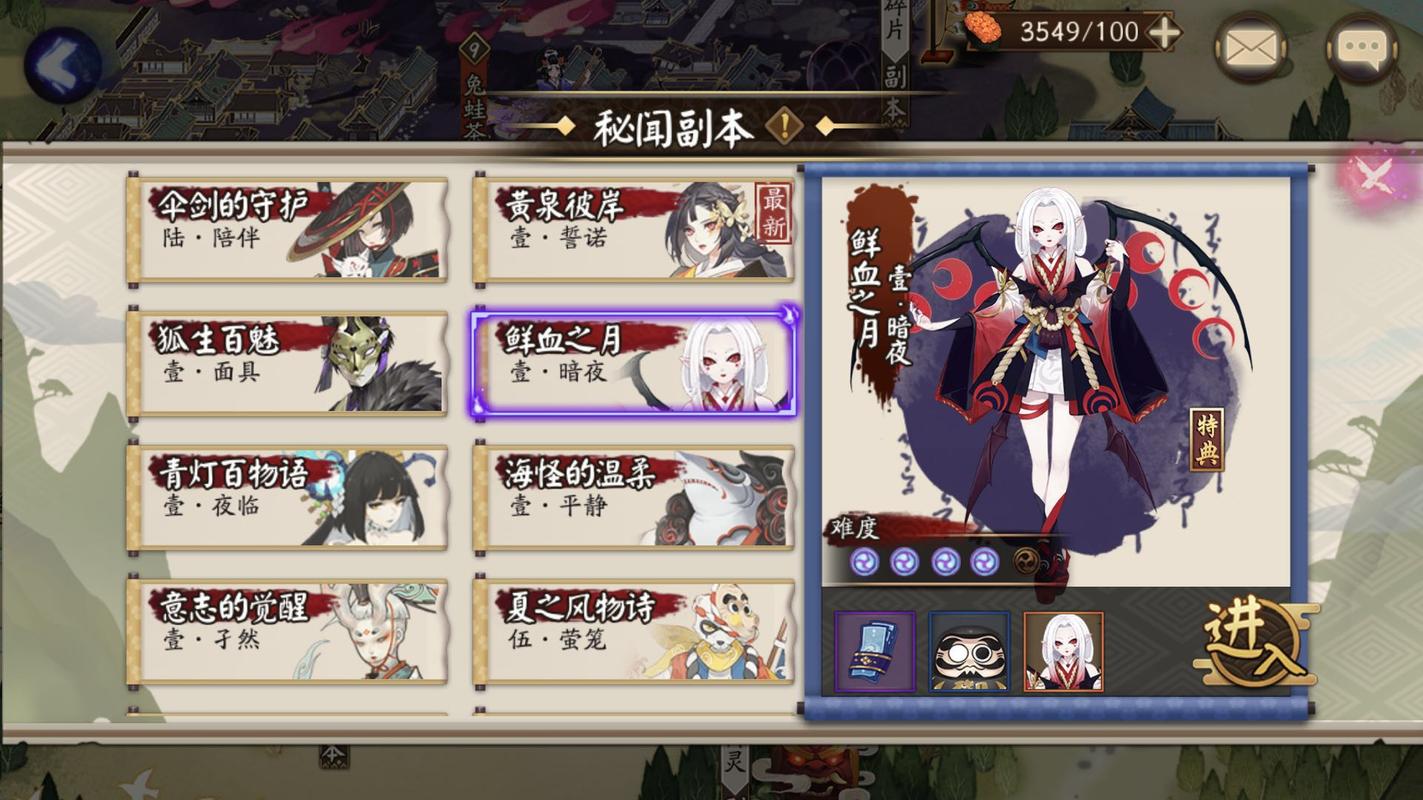Viewport: 1423px width, 800px height.
Task: Click plus beside the 3549/100 fragment counter
Action: click(1162, 32)
